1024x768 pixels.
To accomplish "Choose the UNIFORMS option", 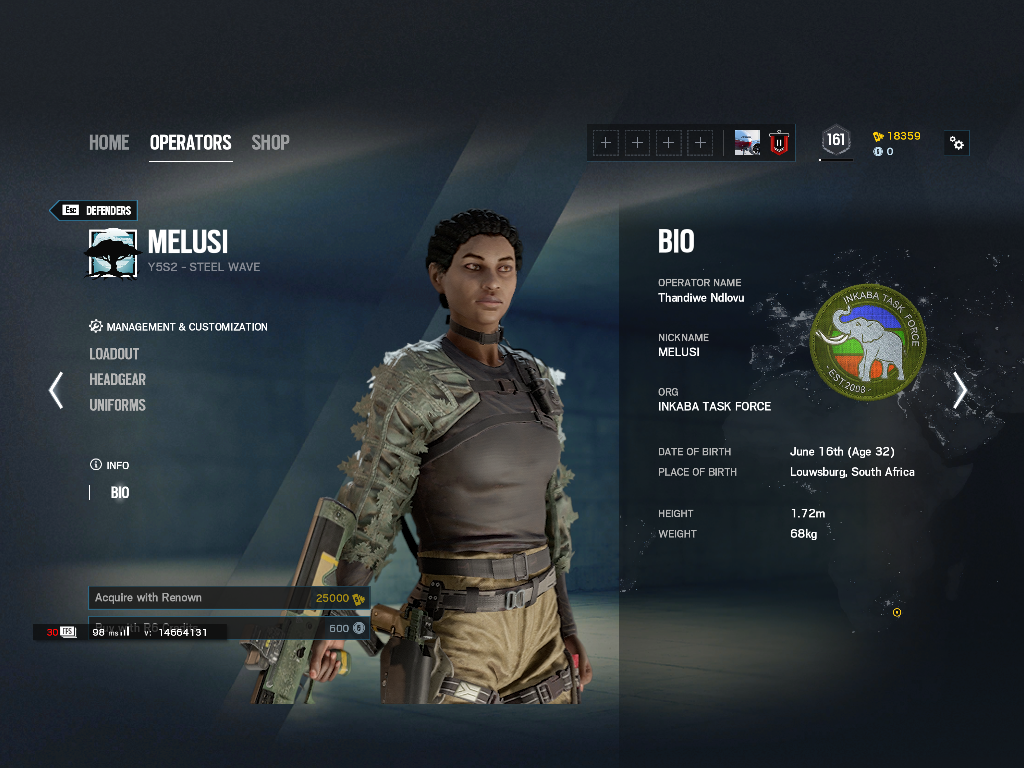I will (x=117, y=405).
